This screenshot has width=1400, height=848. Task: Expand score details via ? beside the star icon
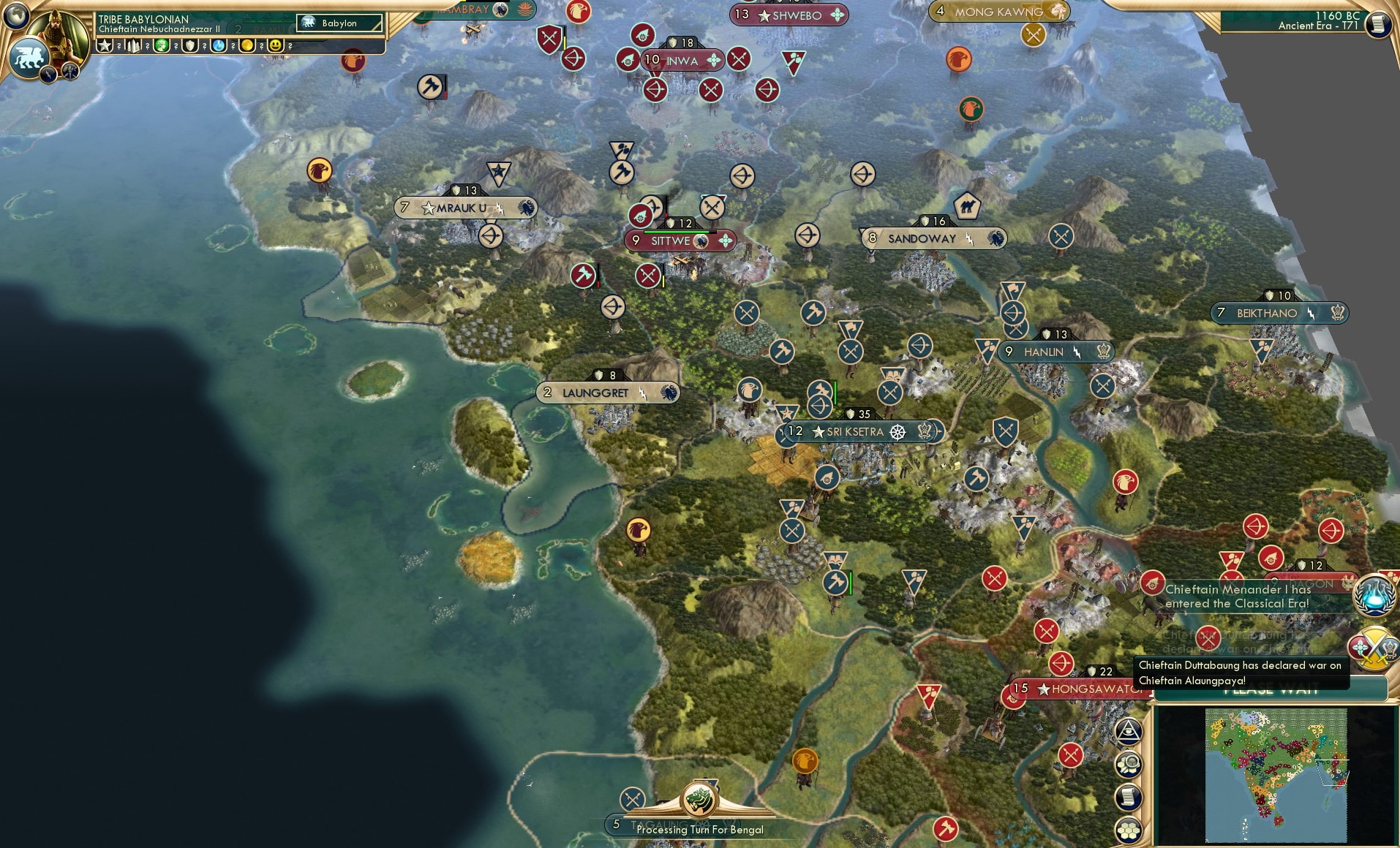click(x=118, y=46)
